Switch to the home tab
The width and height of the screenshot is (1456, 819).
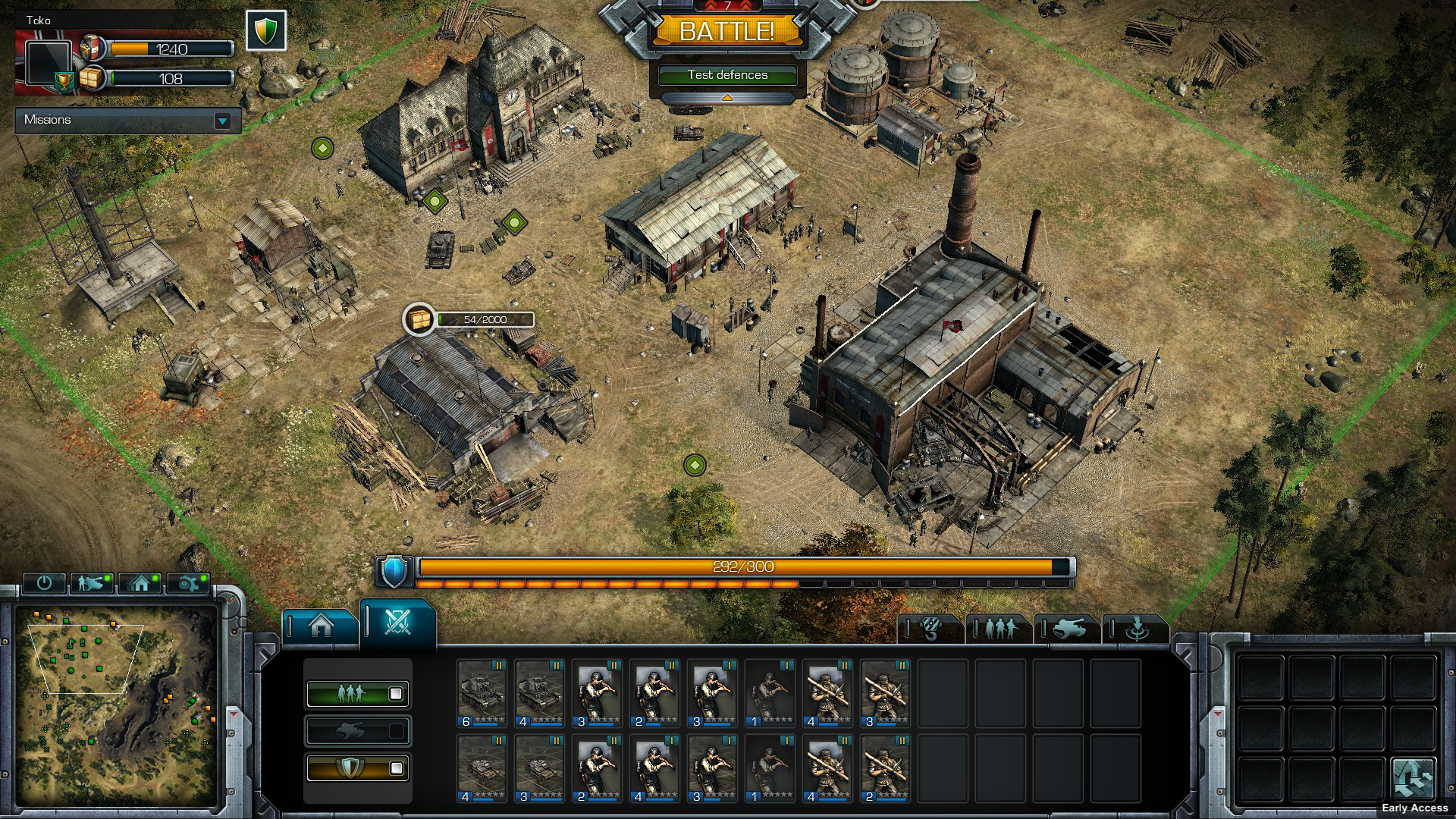click(321, 626)
